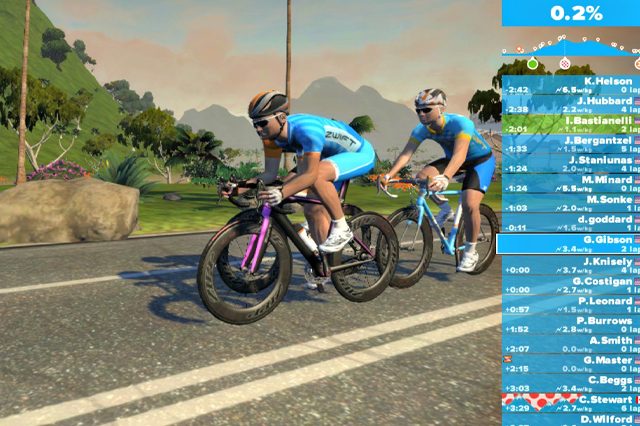Viewport: 640px width, 426px height.
Task: Open the route elevation profile map
Action: (x=570, y=50)
